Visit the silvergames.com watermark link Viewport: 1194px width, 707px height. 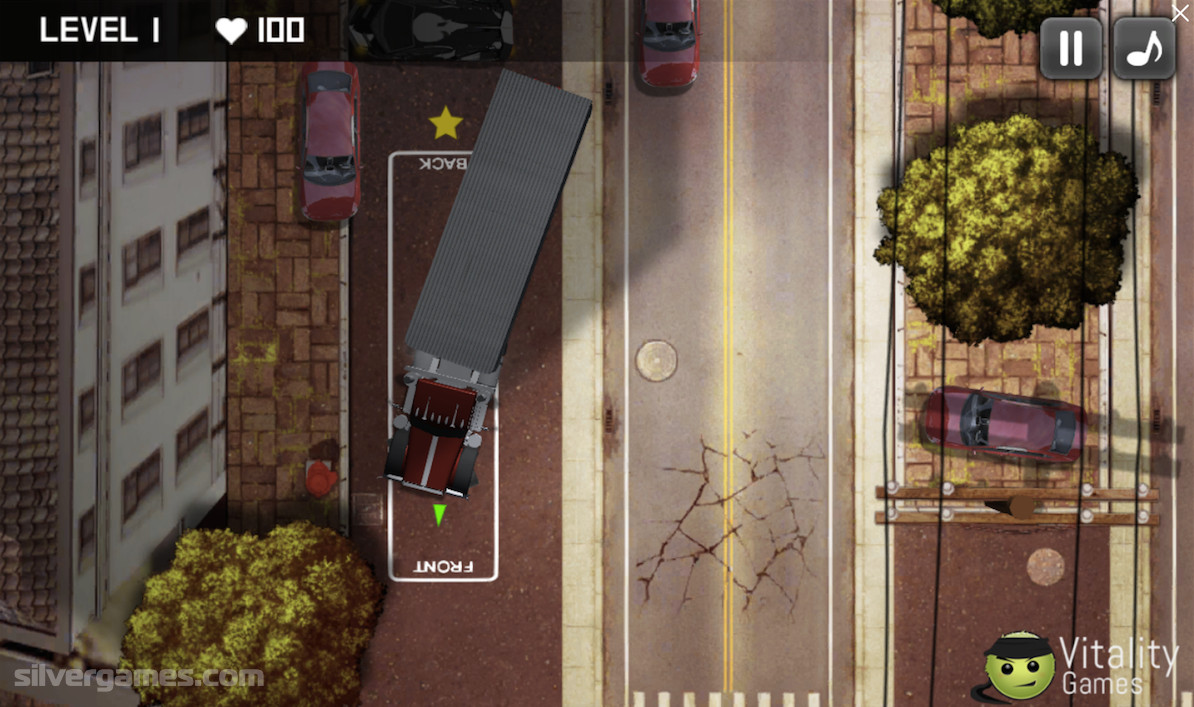click(x=139, y=677)
